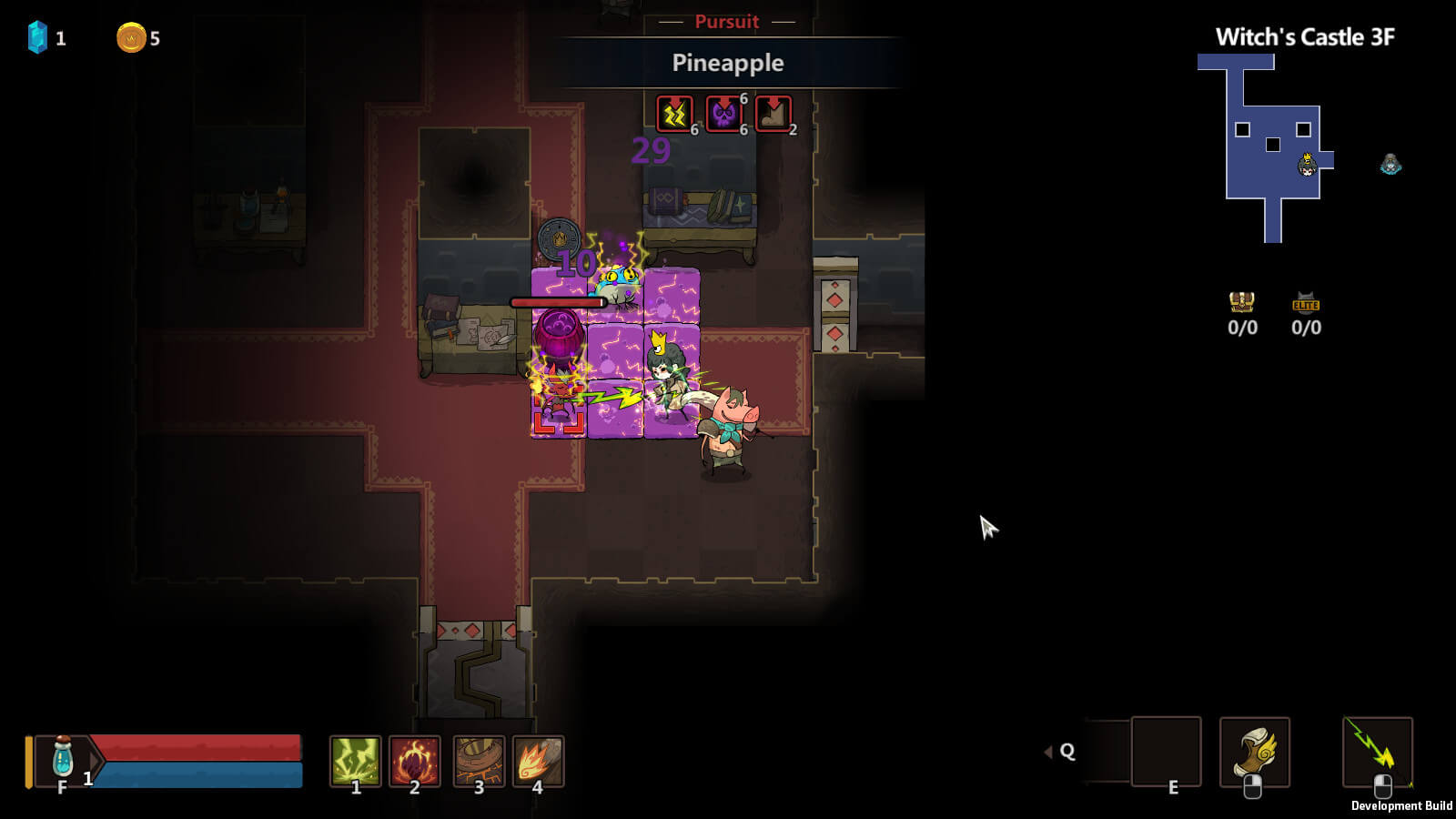The width and height of the screenshot is (1456, 819).
Task: Use the flaming orb skill in slot 2
Action: (415, 760)
